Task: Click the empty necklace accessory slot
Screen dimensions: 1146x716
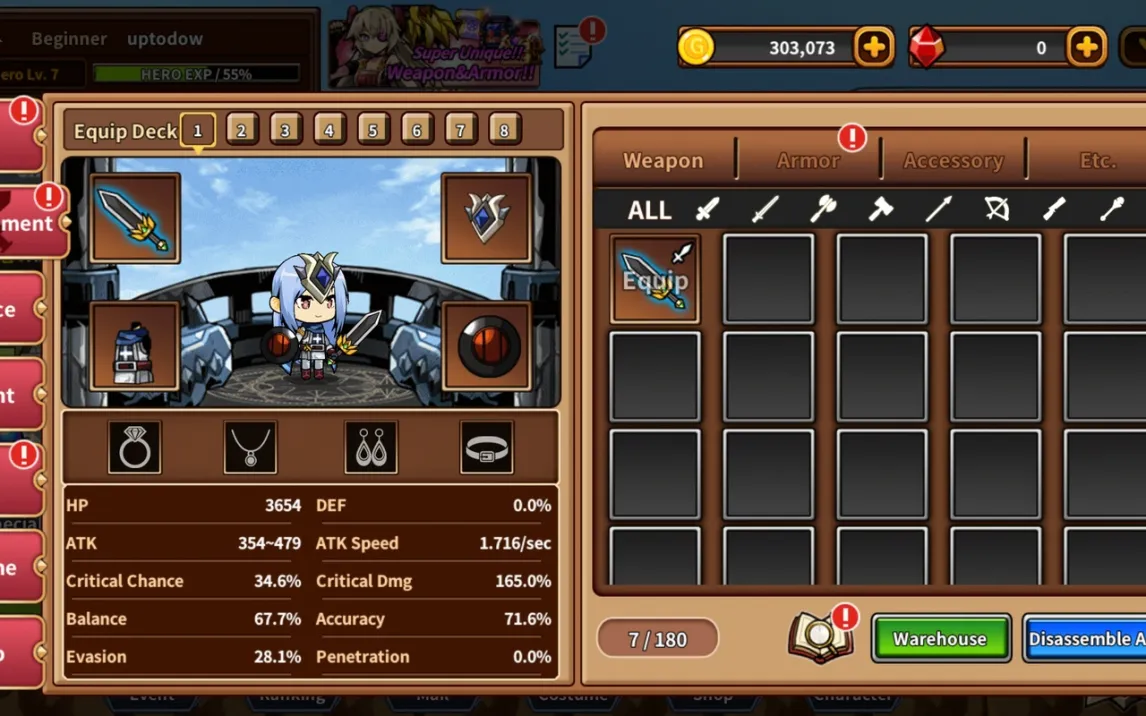Action: [250, 447]
